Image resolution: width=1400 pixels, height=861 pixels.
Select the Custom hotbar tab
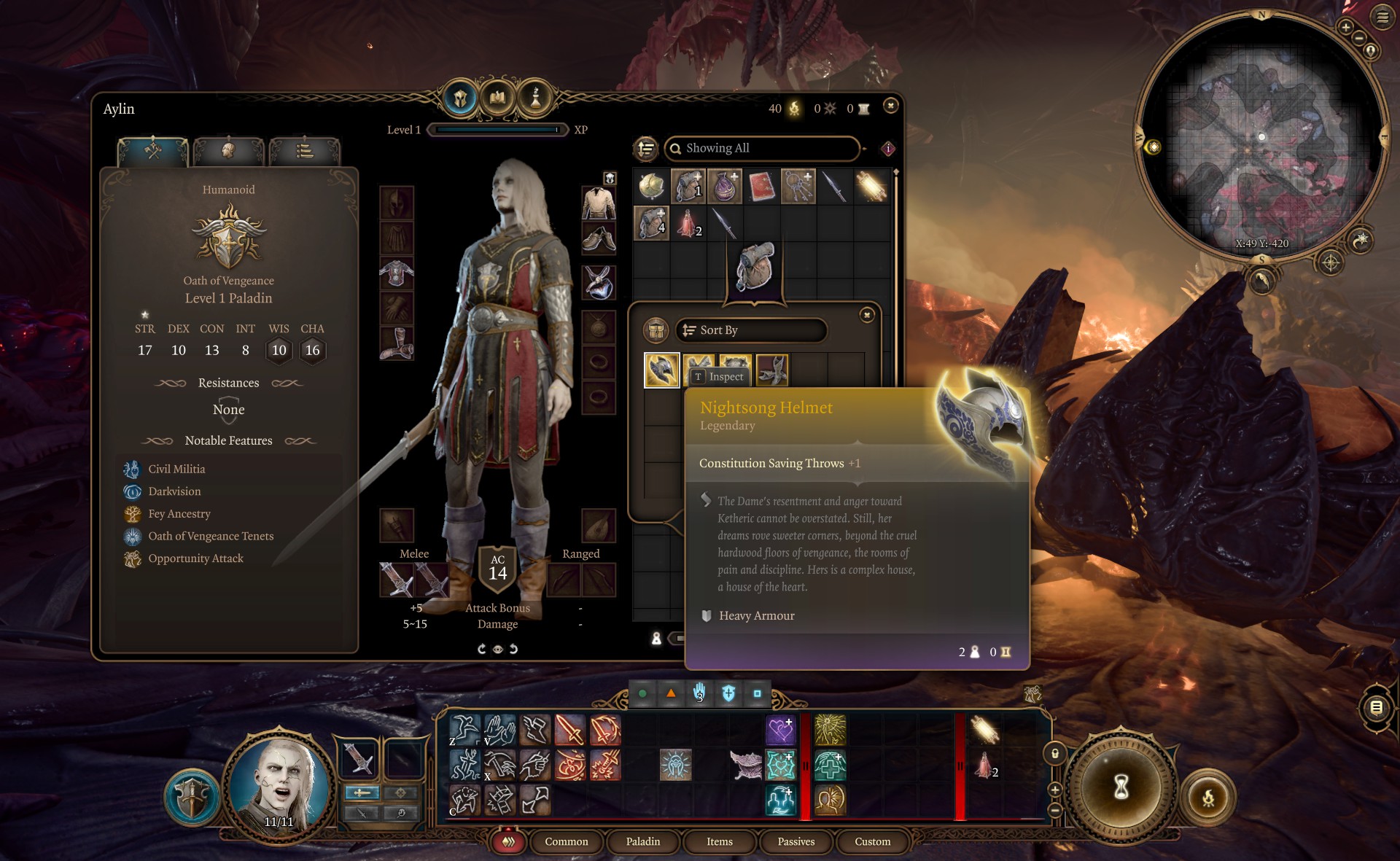[872, 841]
